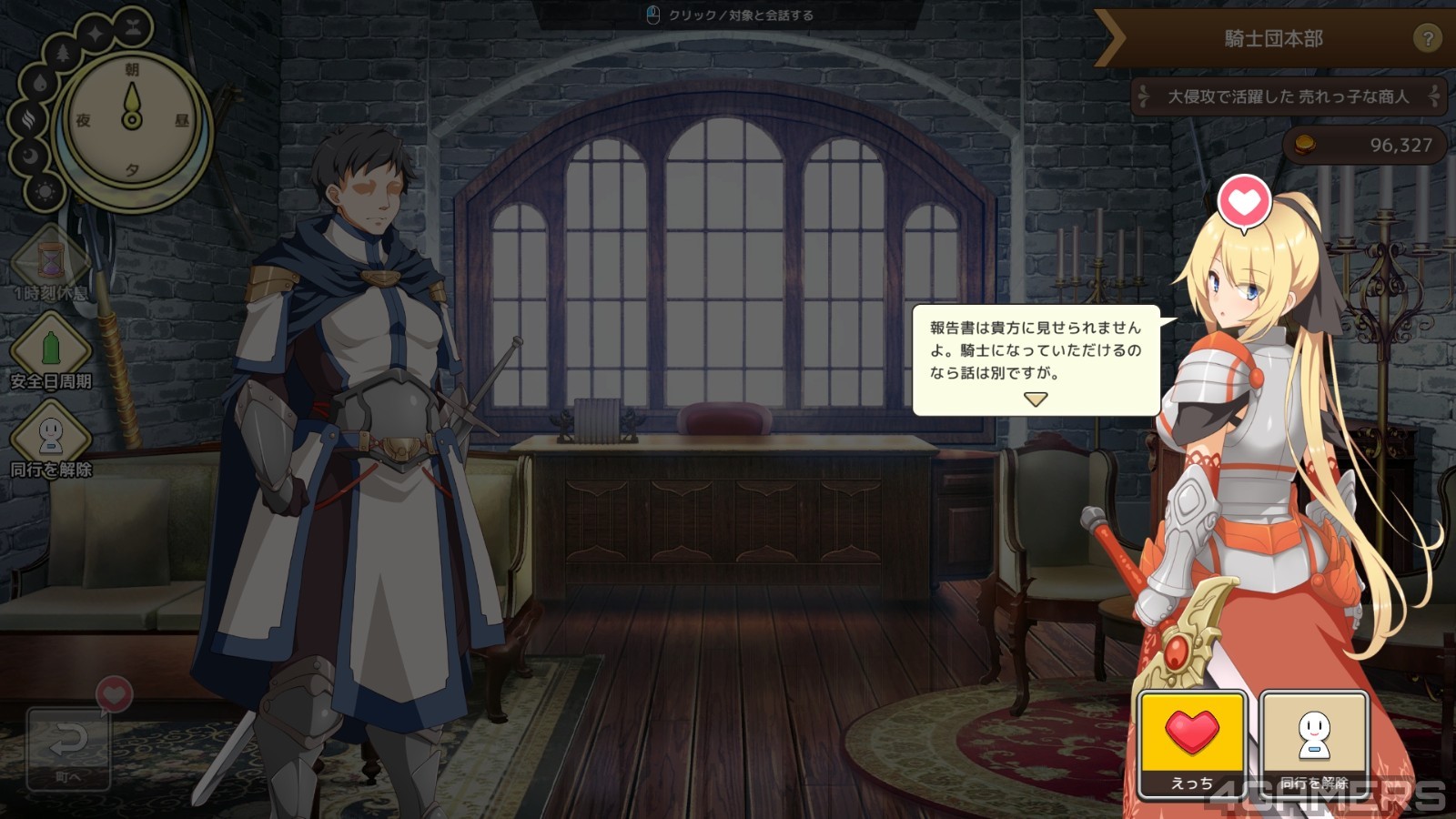Open the time-of-day clock dial
Viewport: 1456px width, 819px height.
133,119
